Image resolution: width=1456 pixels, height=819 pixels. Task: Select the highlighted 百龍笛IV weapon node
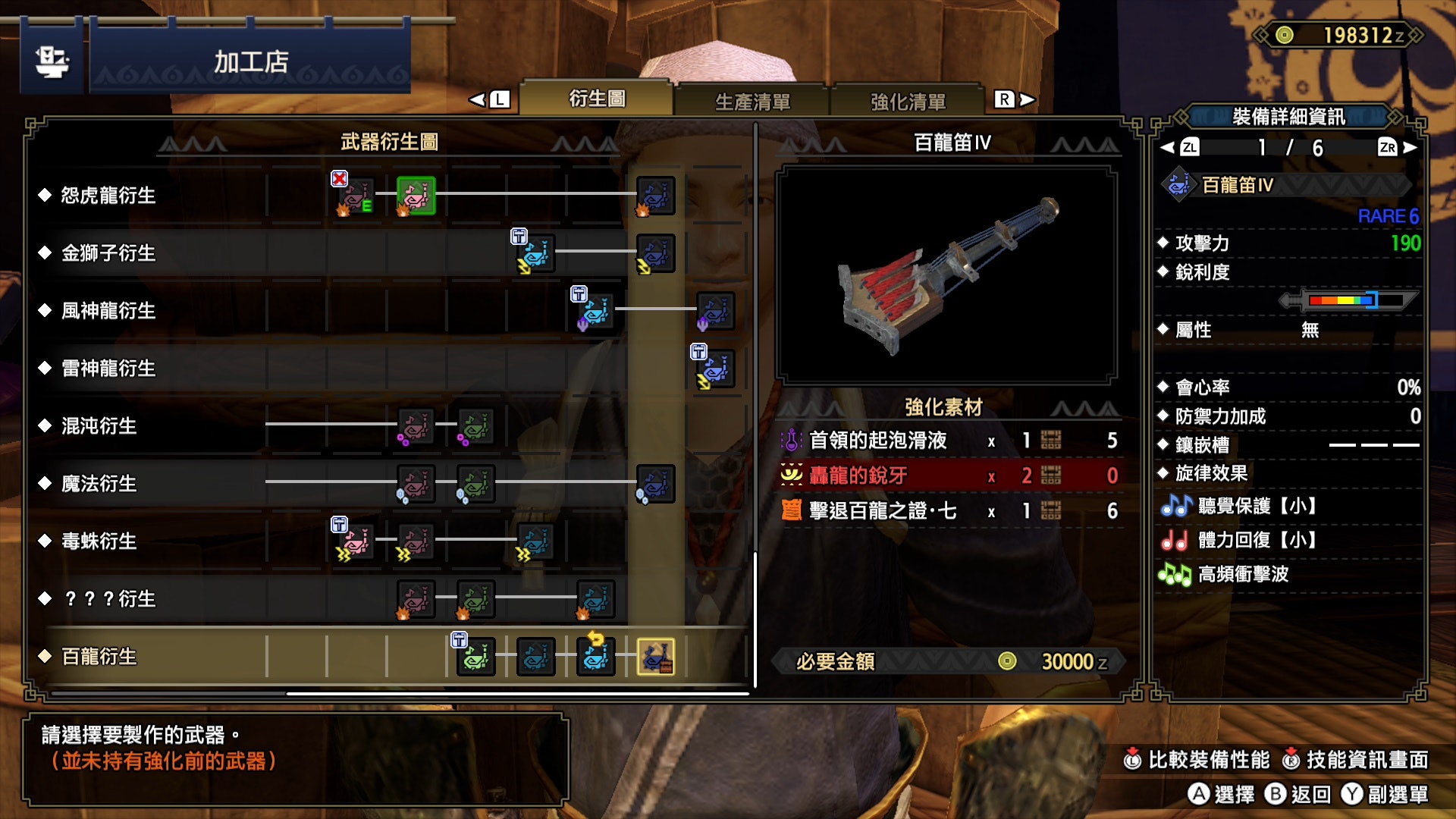pyautogui.click(x=655, y=657)
